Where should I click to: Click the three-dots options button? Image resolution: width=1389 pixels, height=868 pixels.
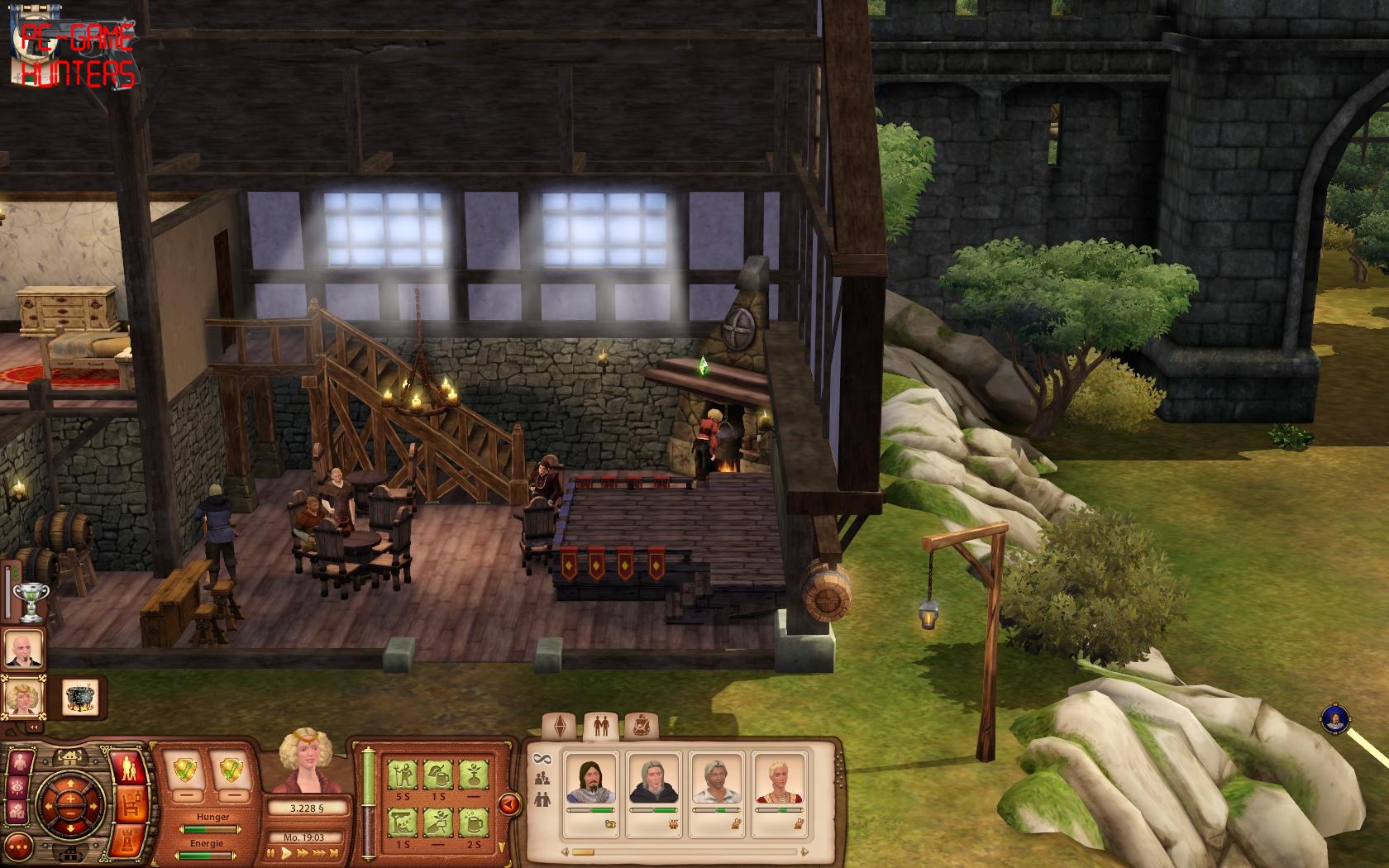20,847
